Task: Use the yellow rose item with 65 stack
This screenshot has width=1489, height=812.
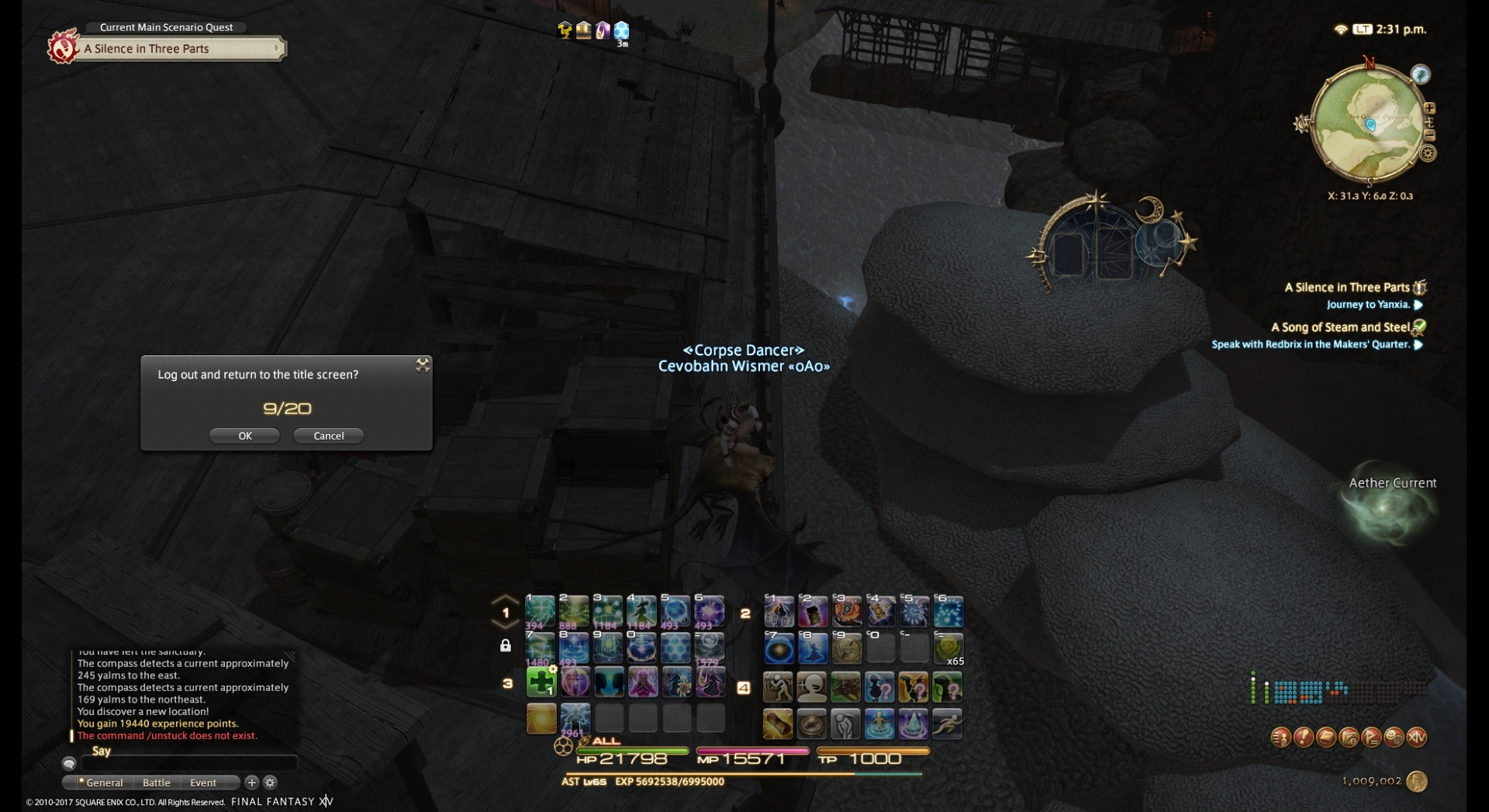Action: (x=948, y=648)
